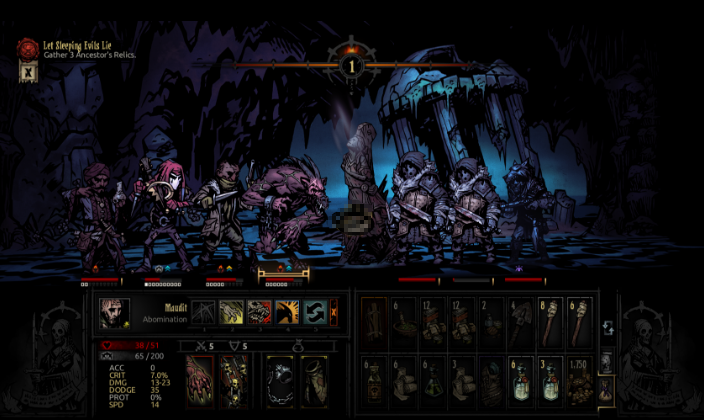Select the chained ring trinket
Screen dimensions: 704x420
(281, 381)
